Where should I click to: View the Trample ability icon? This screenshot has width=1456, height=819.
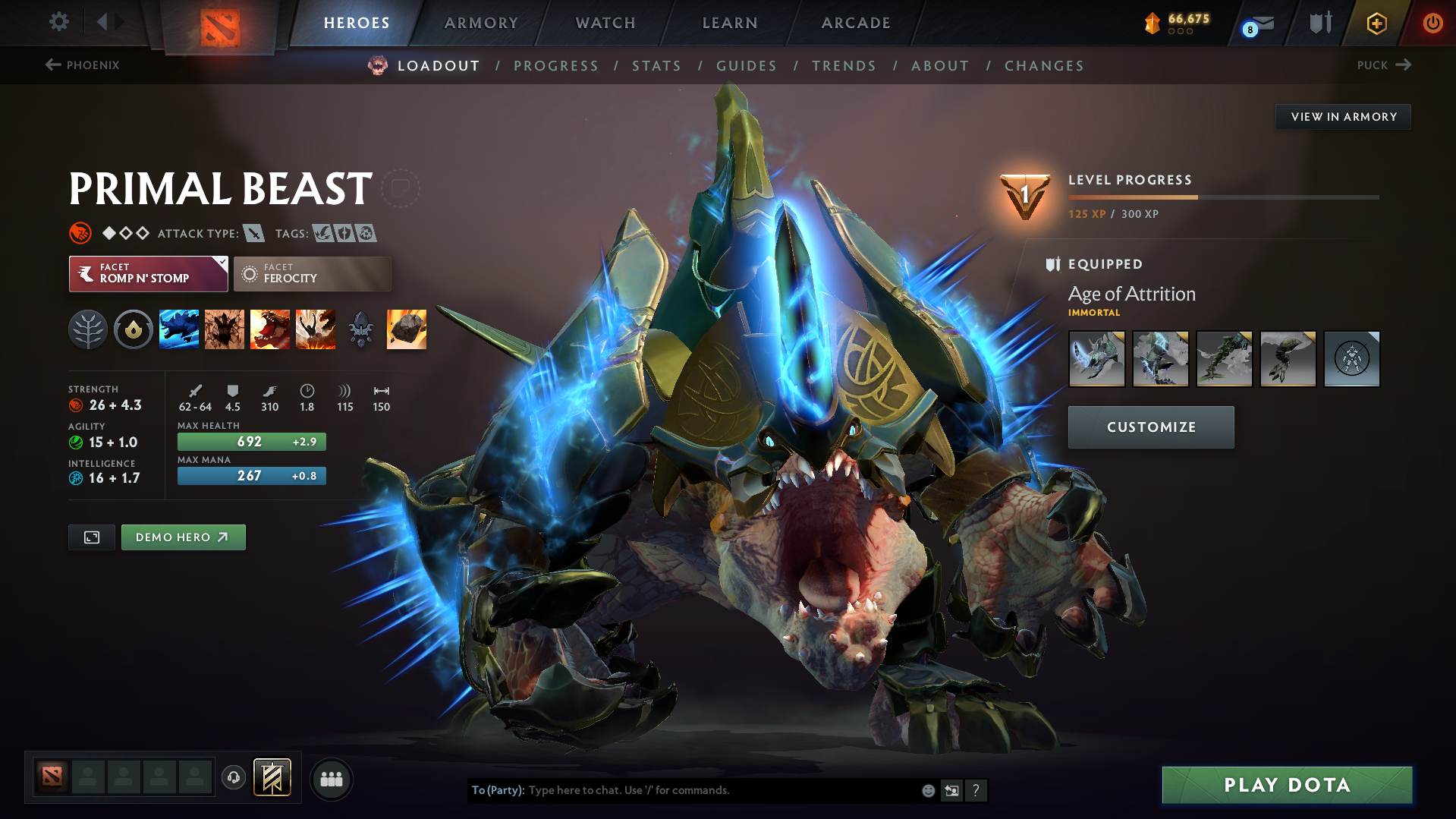[x=225, y=329]
